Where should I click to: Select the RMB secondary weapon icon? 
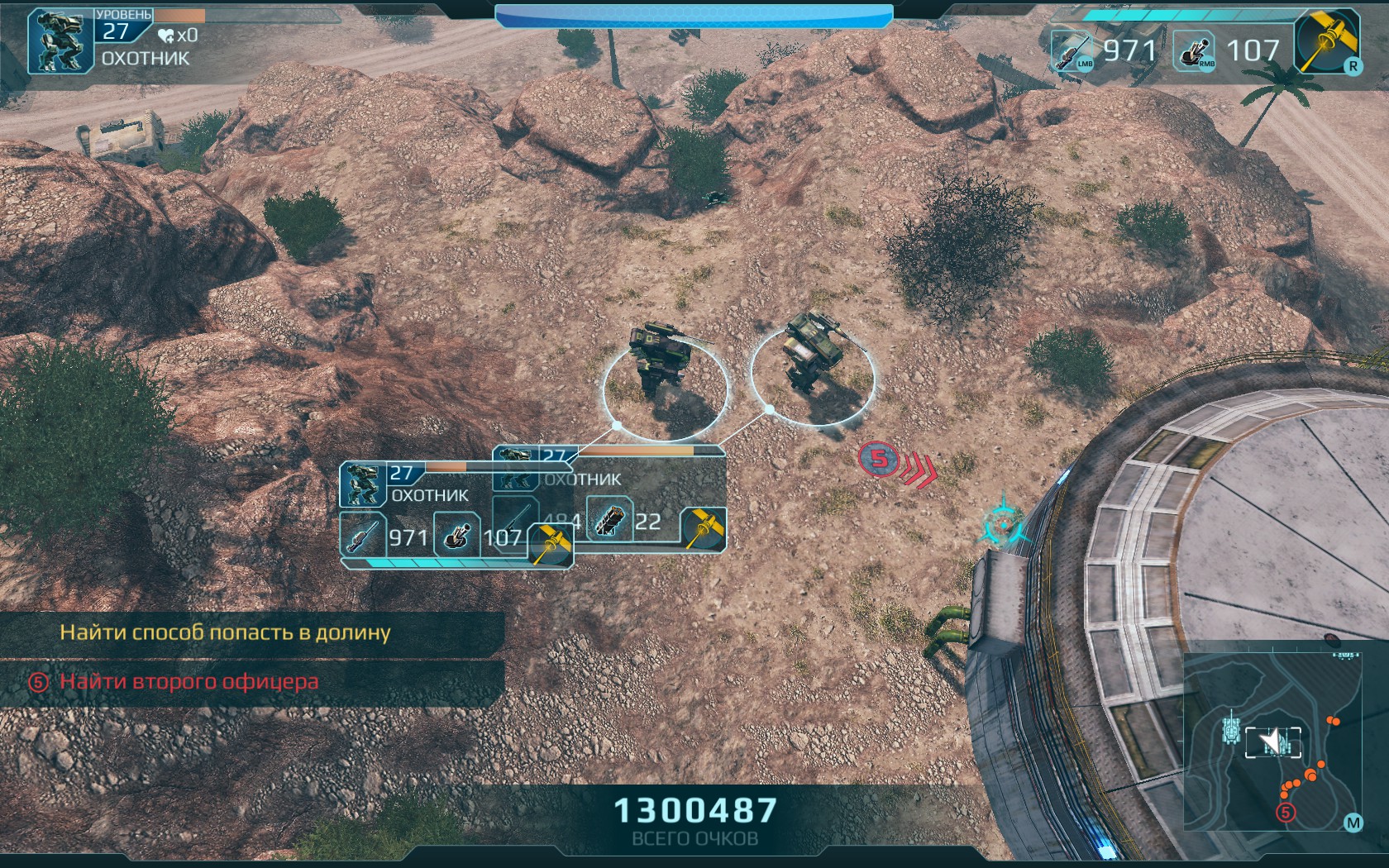click(1195, 51)
